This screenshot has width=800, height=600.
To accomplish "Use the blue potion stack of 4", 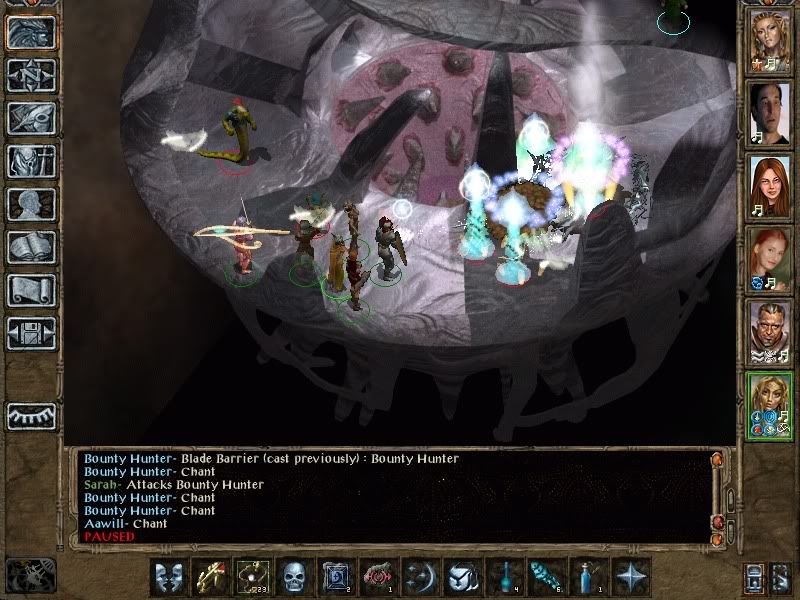I will coord(504,576).
